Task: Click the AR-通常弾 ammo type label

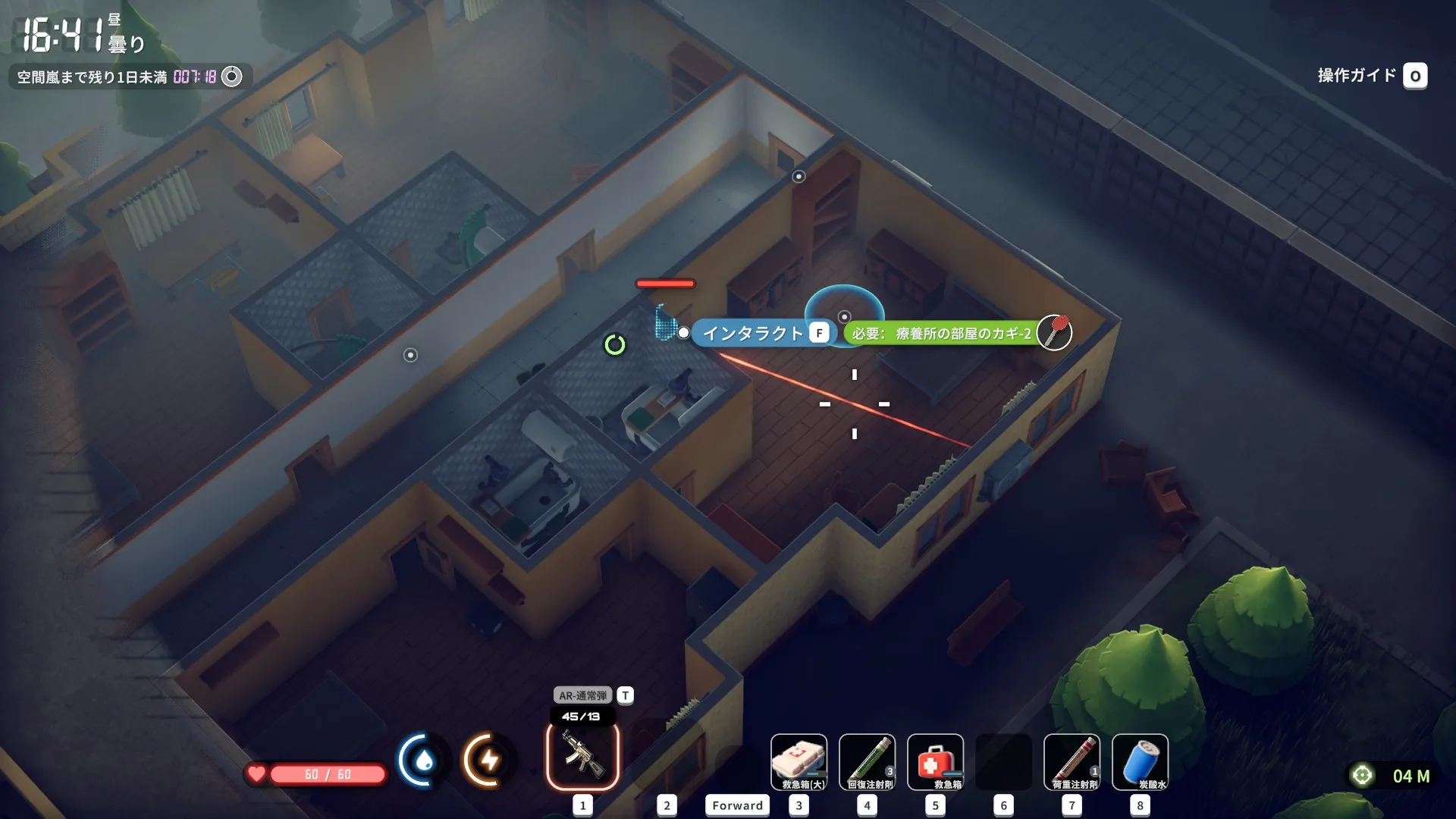Action: (582, 695)
